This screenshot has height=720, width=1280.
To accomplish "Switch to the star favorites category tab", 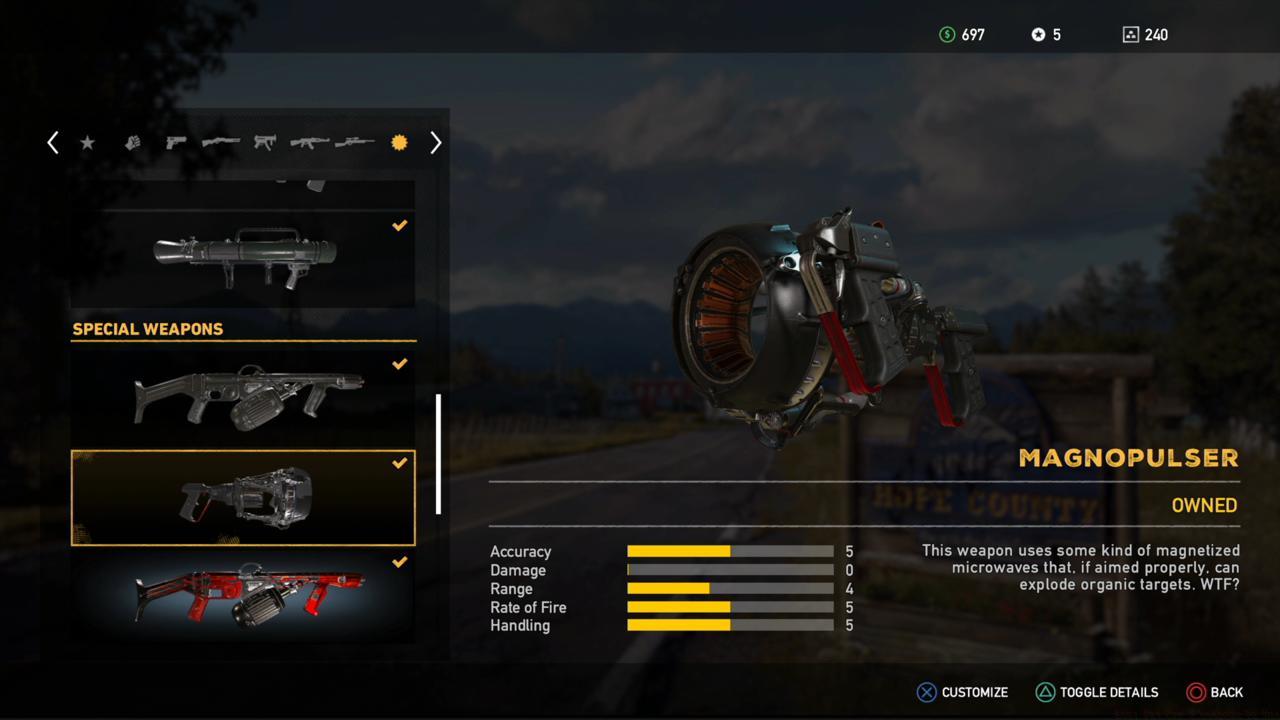I will point(88,143).
